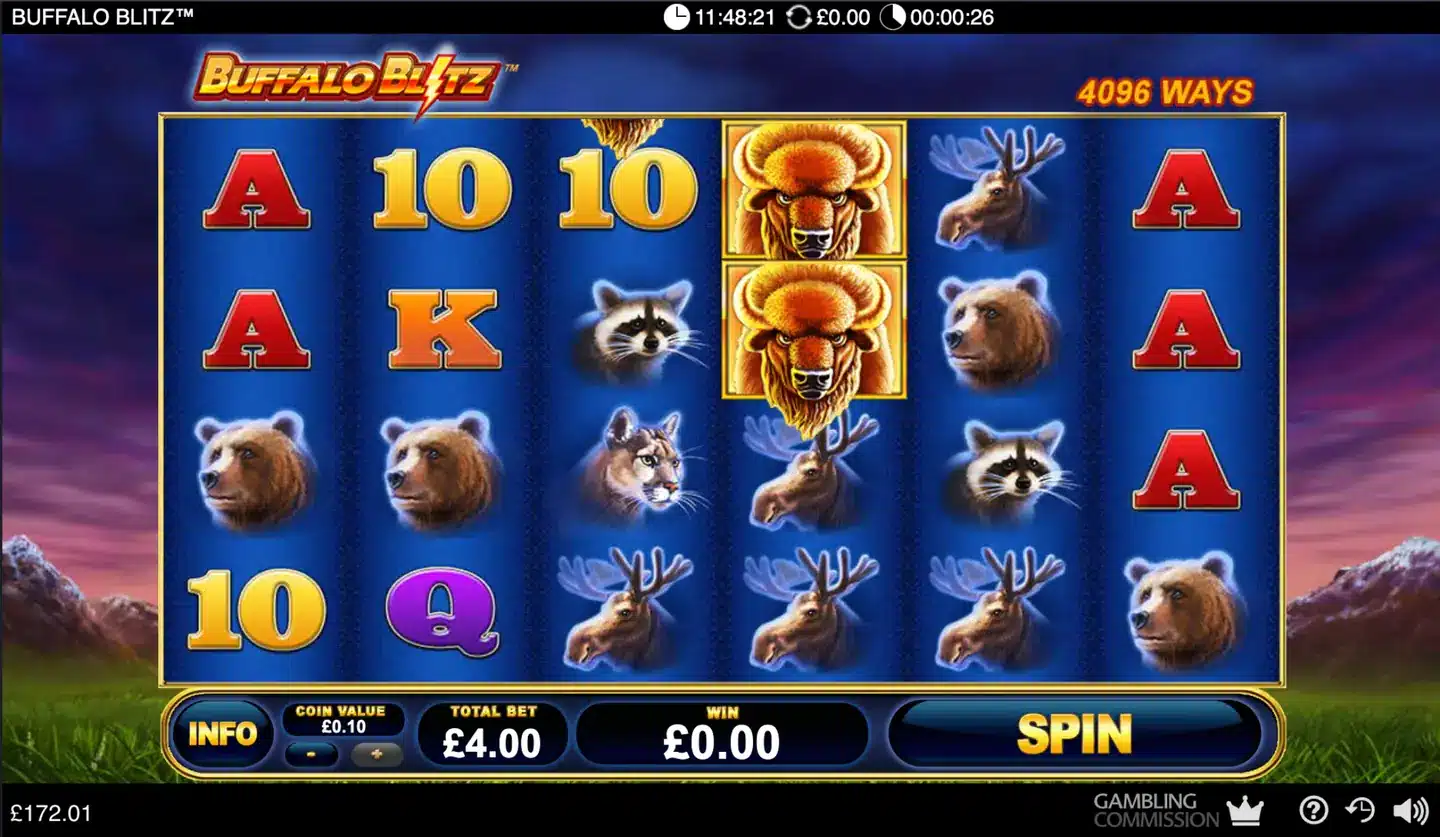Click the clock icon beside the time display
1440x837 pixels.
point(676,16)
